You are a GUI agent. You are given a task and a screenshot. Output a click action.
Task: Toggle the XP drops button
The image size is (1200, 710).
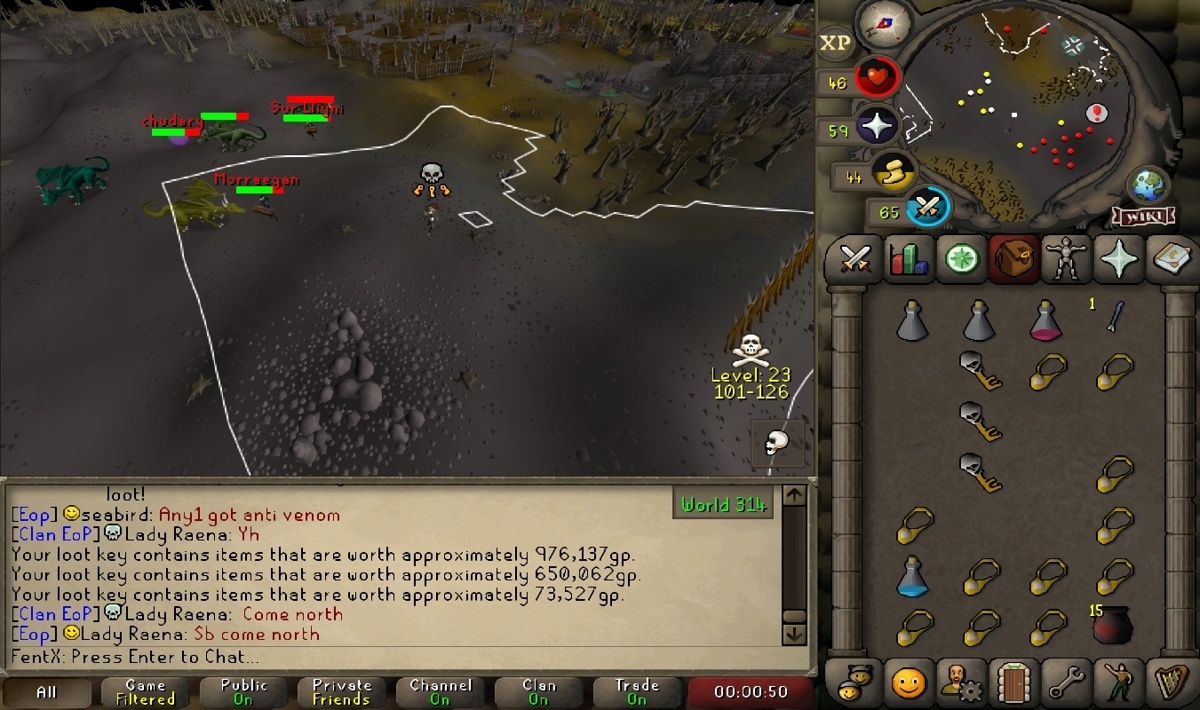[835, 42]
